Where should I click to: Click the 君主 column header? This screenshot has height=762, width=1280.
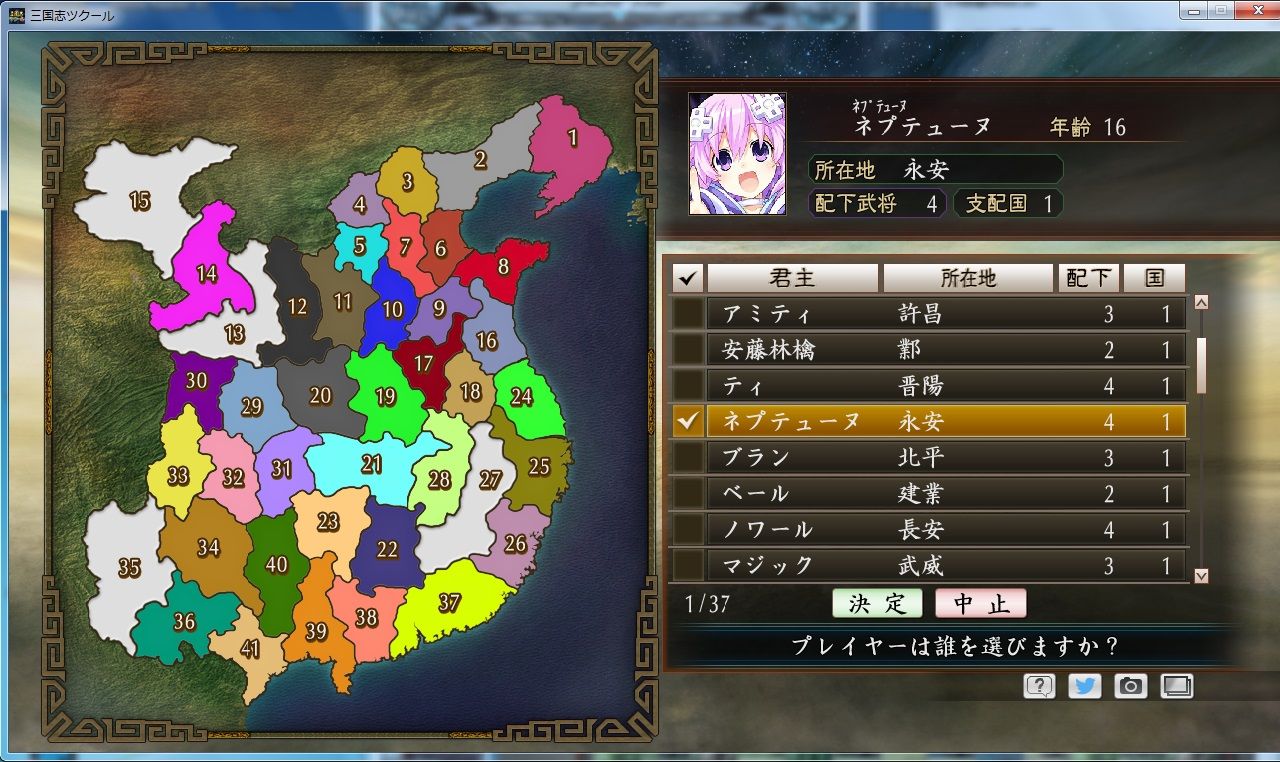click(x=795, y=278)
